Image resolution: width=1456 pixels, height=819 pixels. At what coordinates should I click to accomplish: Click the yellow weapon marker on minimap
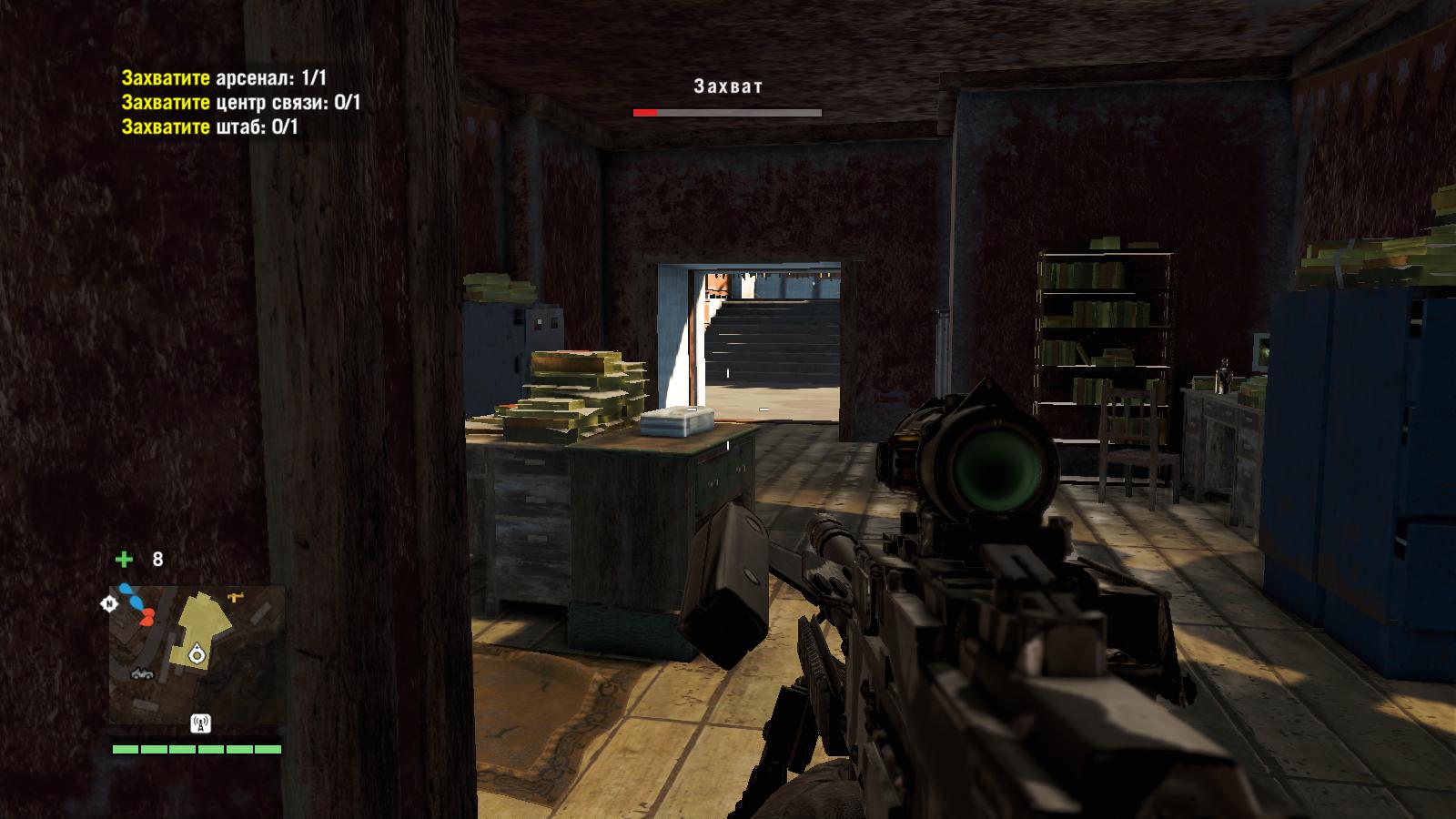click(236, 597)
